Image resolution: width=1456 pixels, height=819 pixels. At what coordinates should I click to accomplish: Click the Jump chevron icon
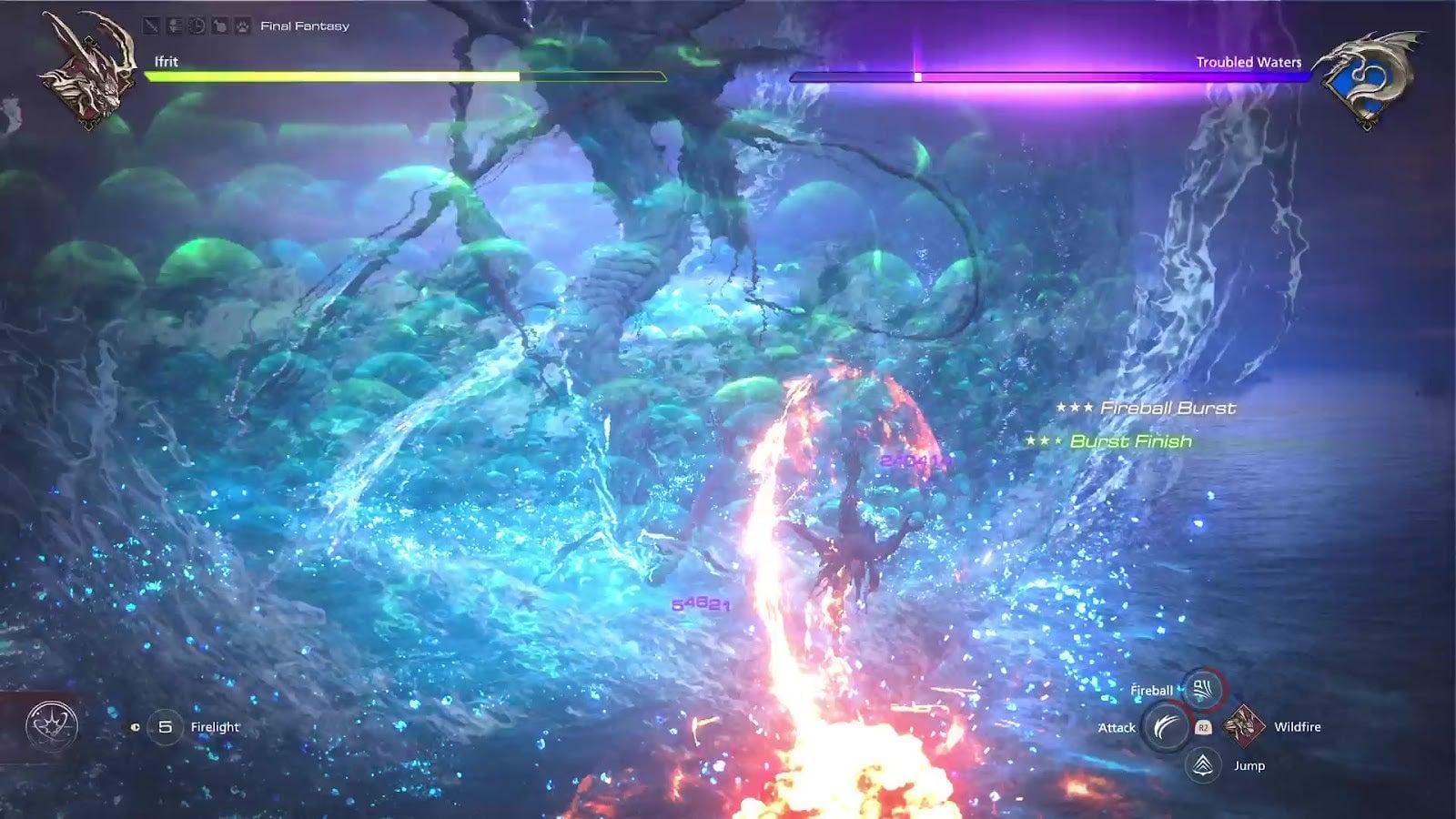(1203, 766)
